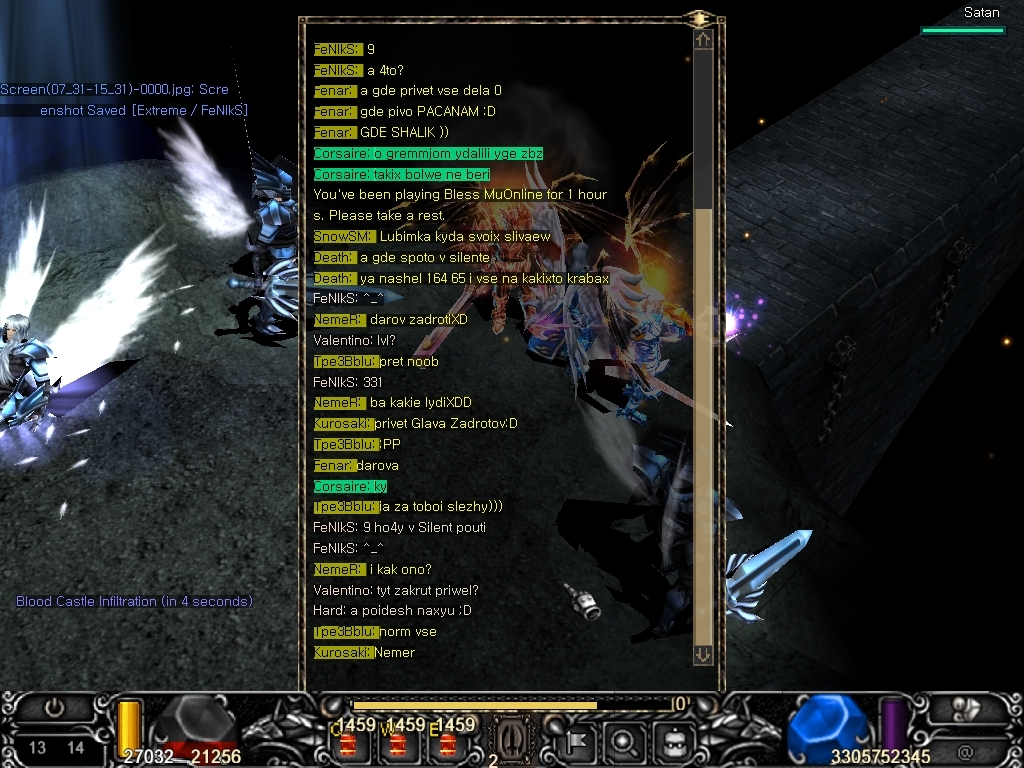Click Hard's "a poidesh naxyu" message
1024x768 pixels.
[392, 611]
